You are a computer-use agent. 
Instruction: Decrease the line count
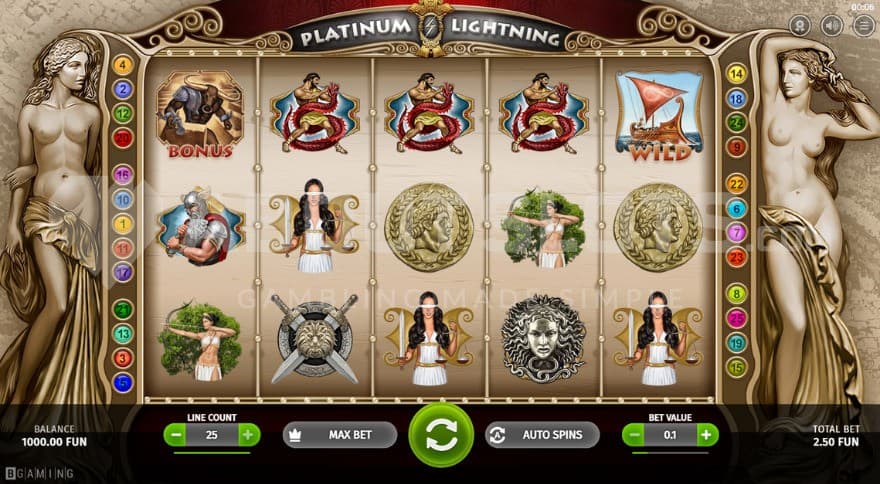[x=175, y=435]
